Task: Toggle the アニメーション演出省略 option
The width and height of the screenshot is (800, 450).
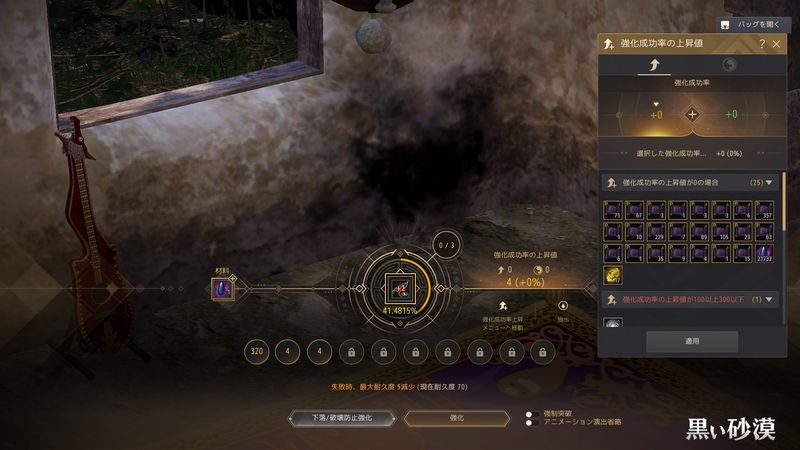Action: (x=531, y=423)
